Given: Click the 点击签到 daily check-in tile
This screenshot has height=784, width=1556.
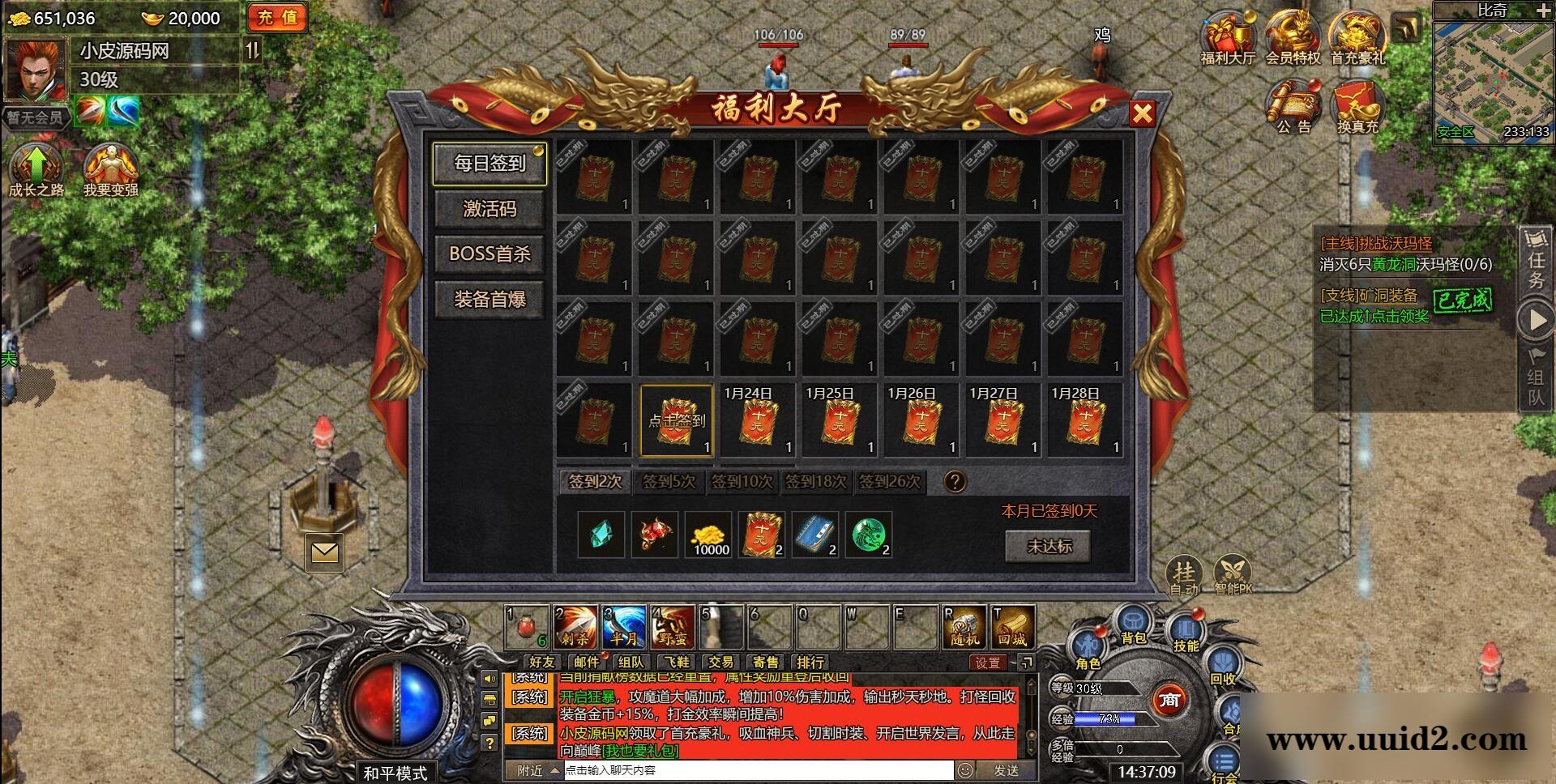Looking at the screenshot, I should (676, 421).
